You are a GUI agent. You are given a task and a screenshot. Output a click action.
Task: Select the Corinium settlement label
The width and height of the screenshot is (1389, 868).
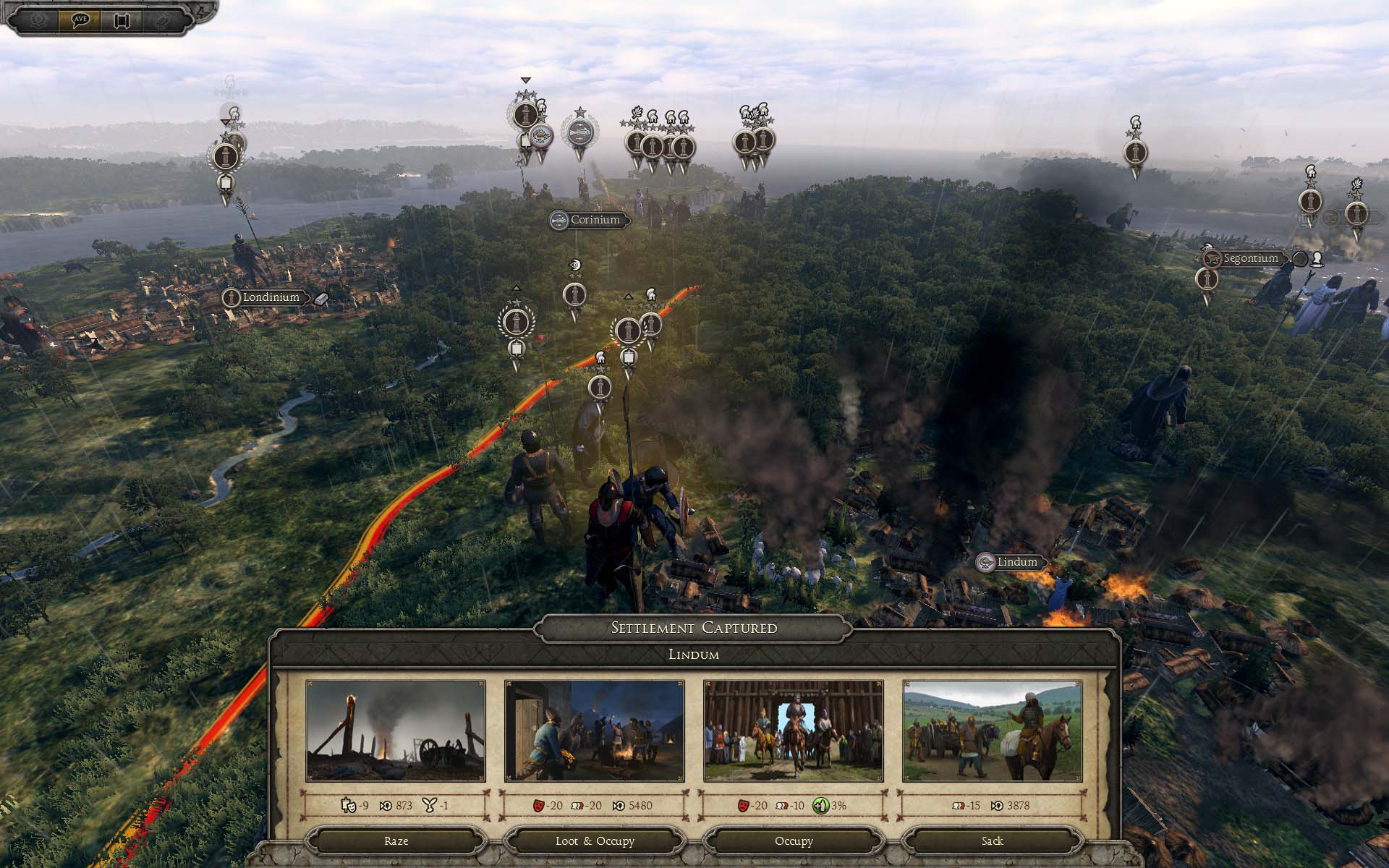tap(595, 220)
